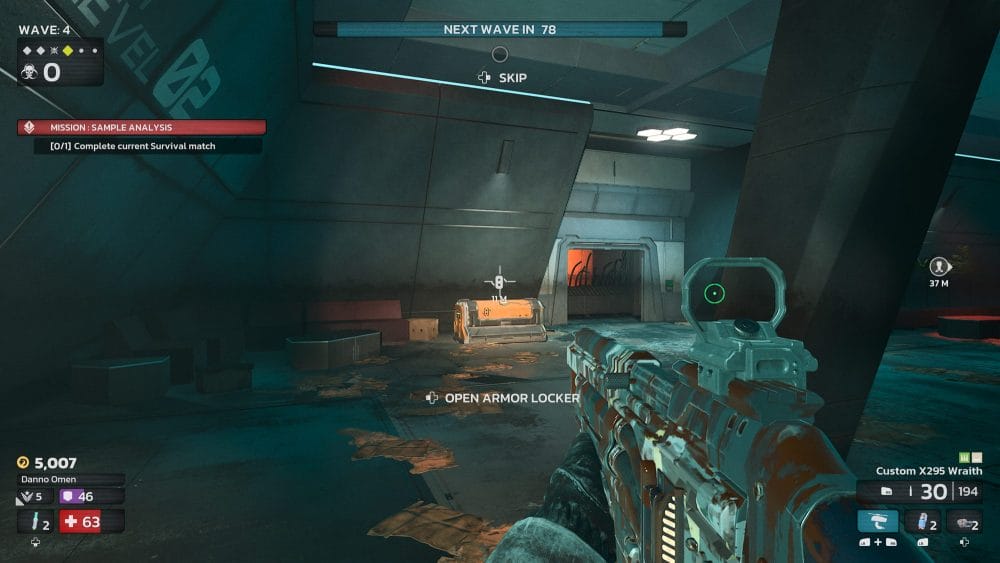Click the green weapon perk icon
This screenshot has height=563, width=1000.
966,457
